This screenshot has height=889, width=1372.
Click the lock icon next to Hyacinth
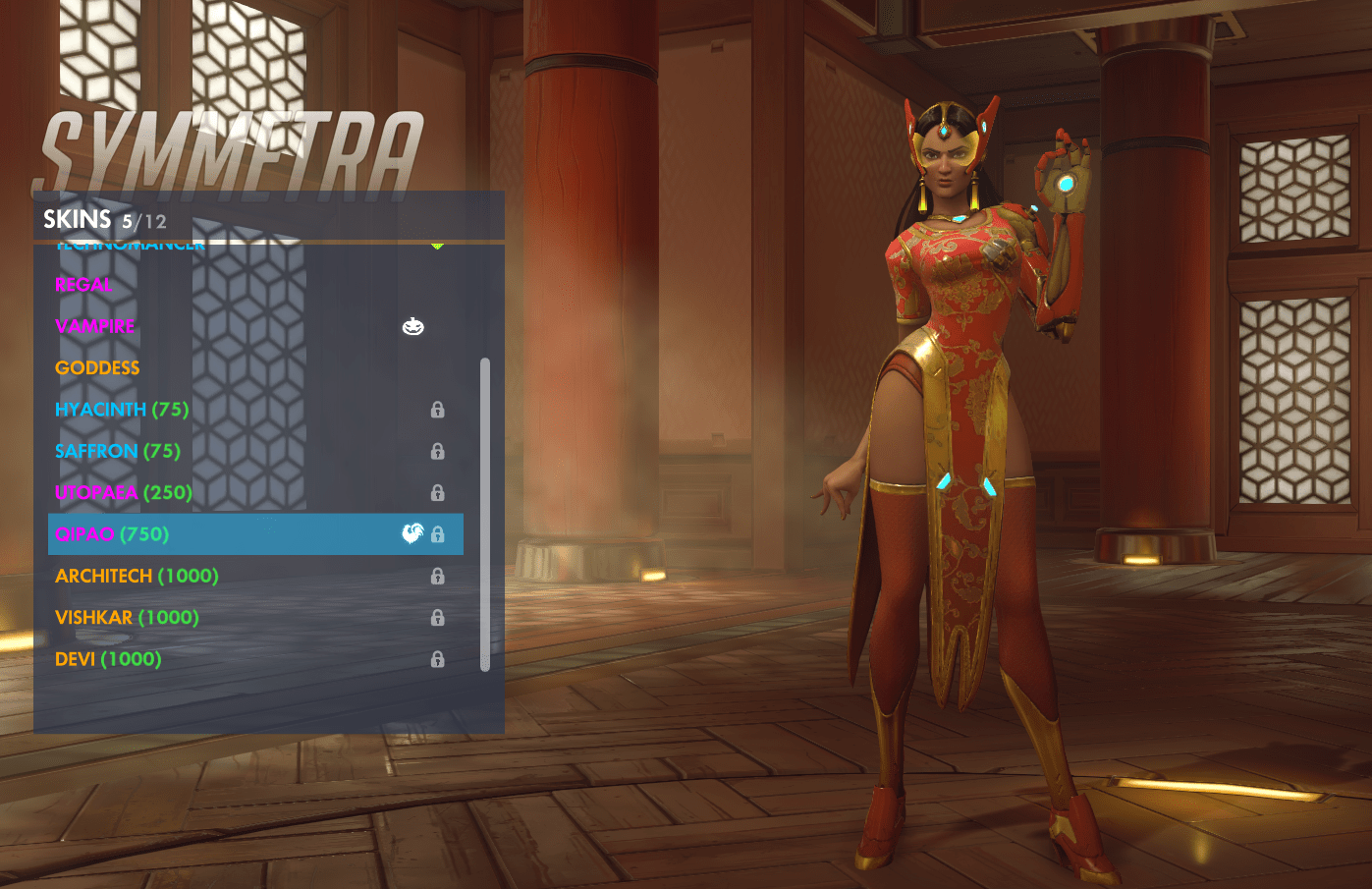[436, 409]
